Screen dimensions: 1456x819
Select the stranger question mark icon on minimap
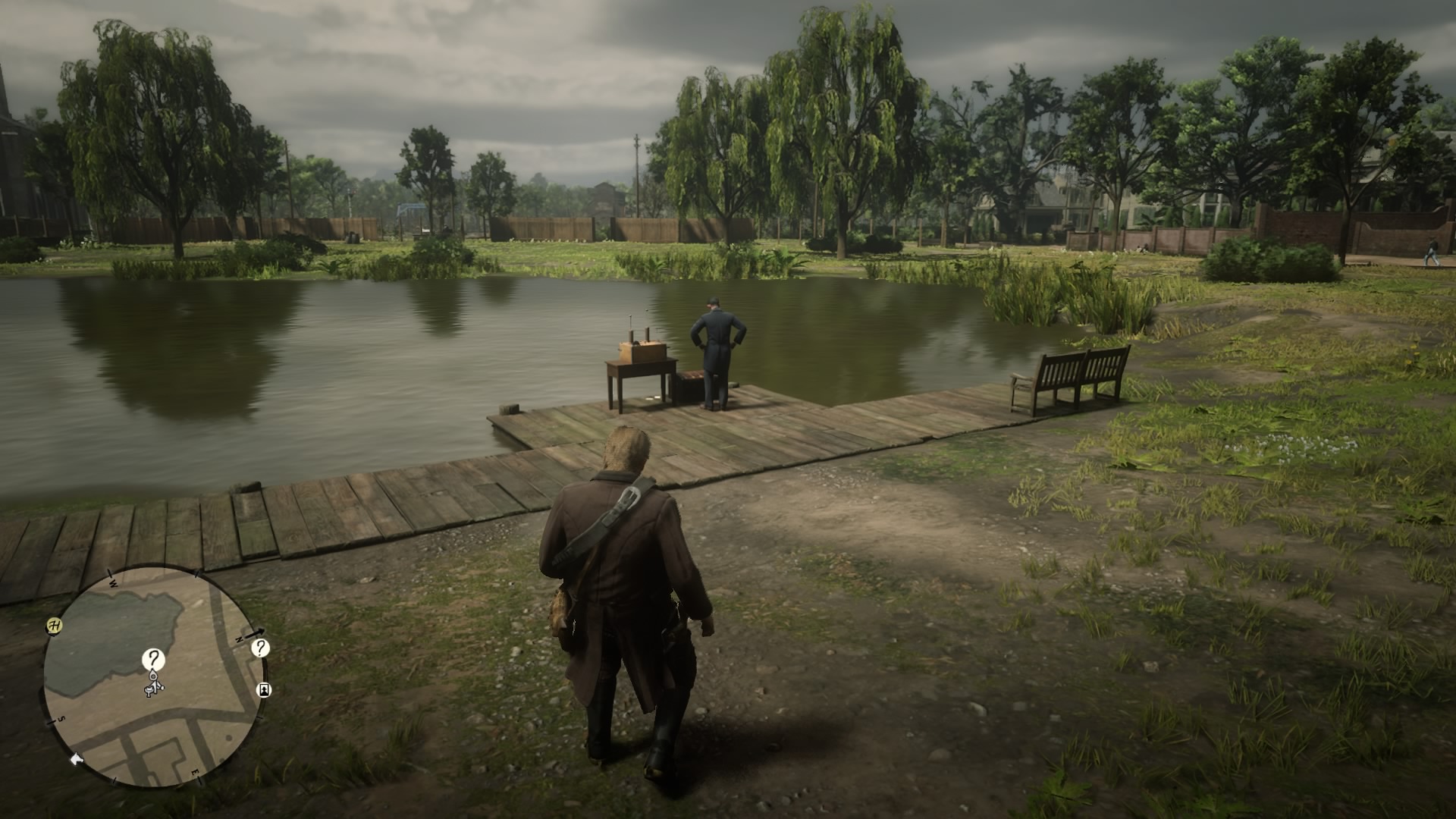[153, 659]
